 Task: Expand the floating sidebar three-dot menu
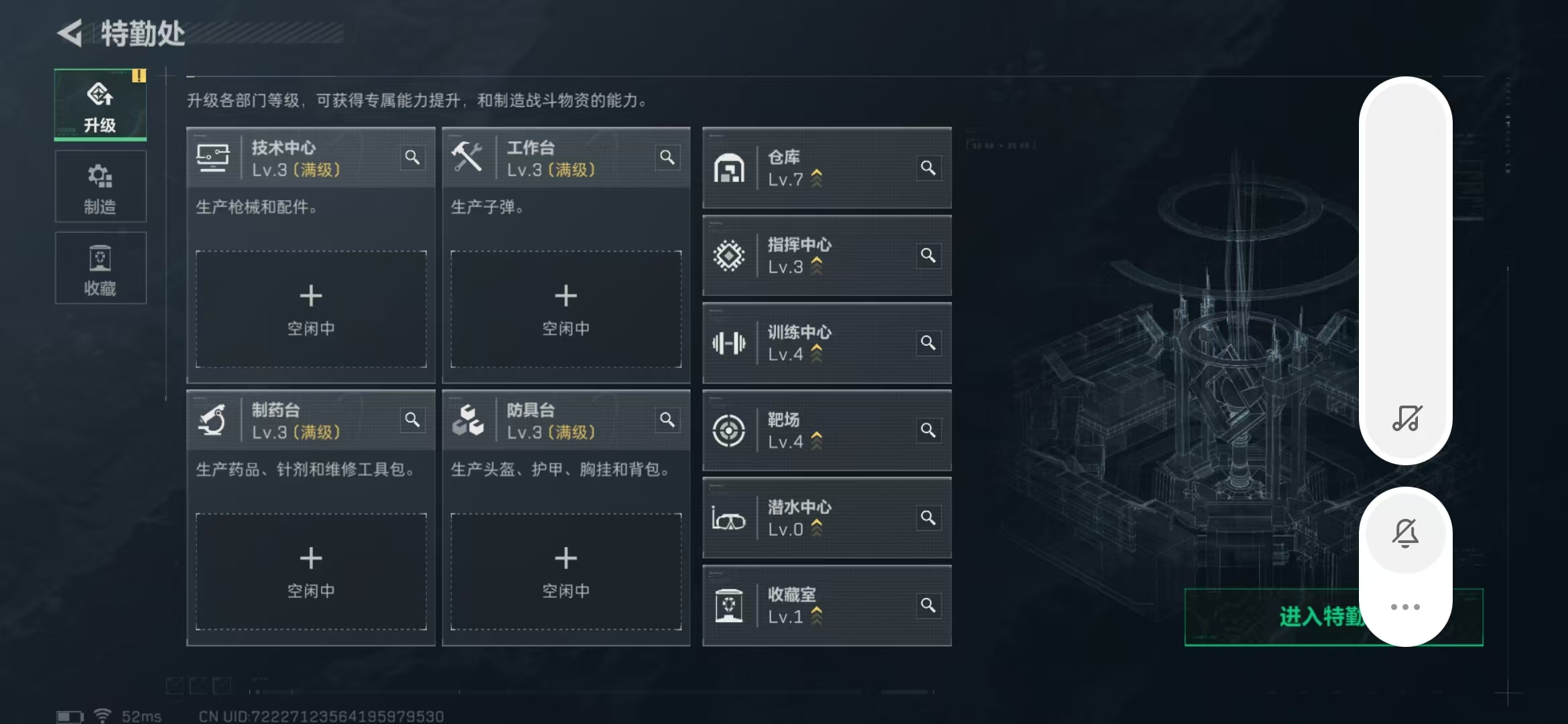pyautogui.click(x=1406, y=607)
